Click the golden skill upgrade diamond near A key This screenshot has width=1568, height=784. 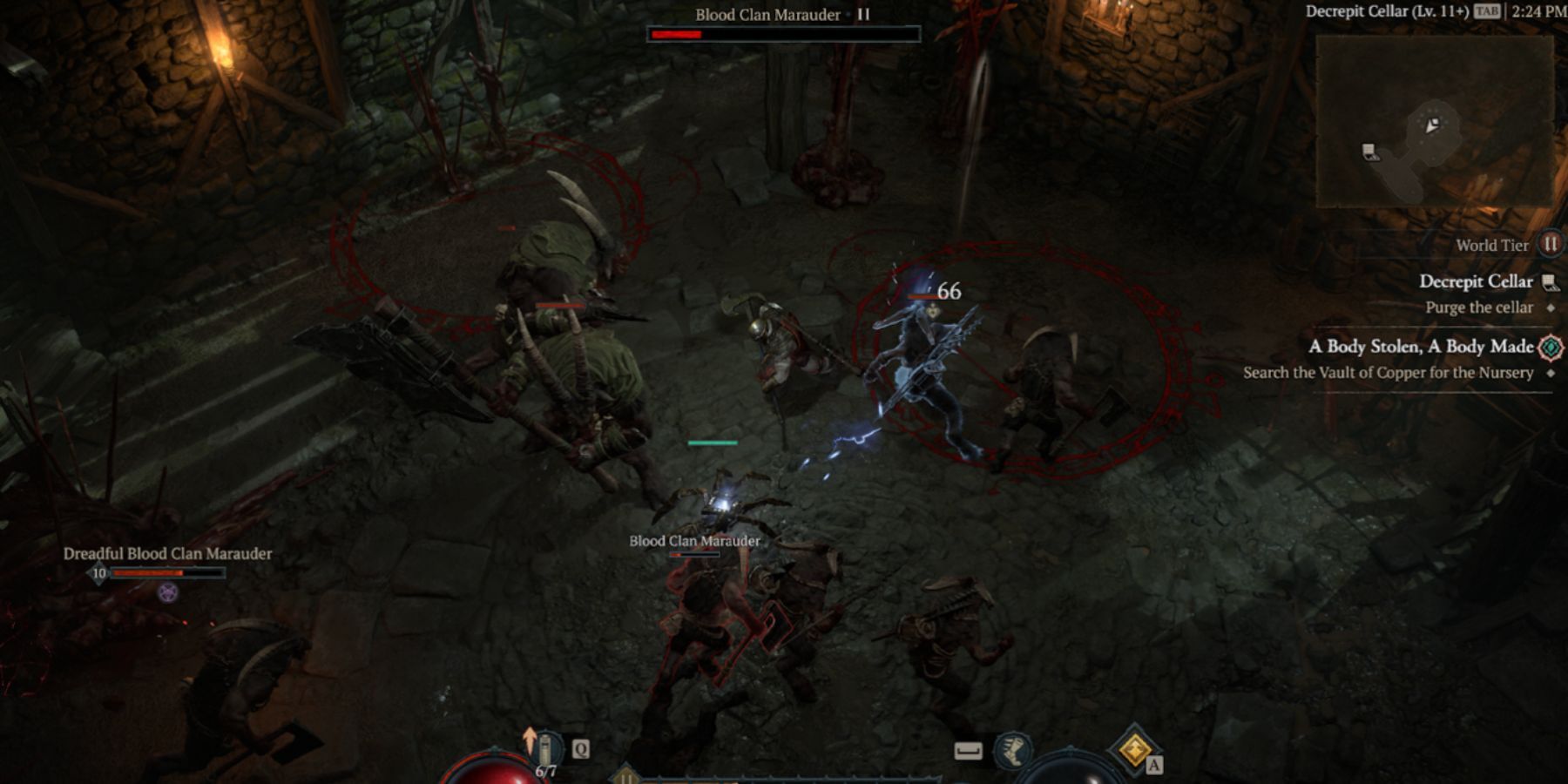(1134, 749)
